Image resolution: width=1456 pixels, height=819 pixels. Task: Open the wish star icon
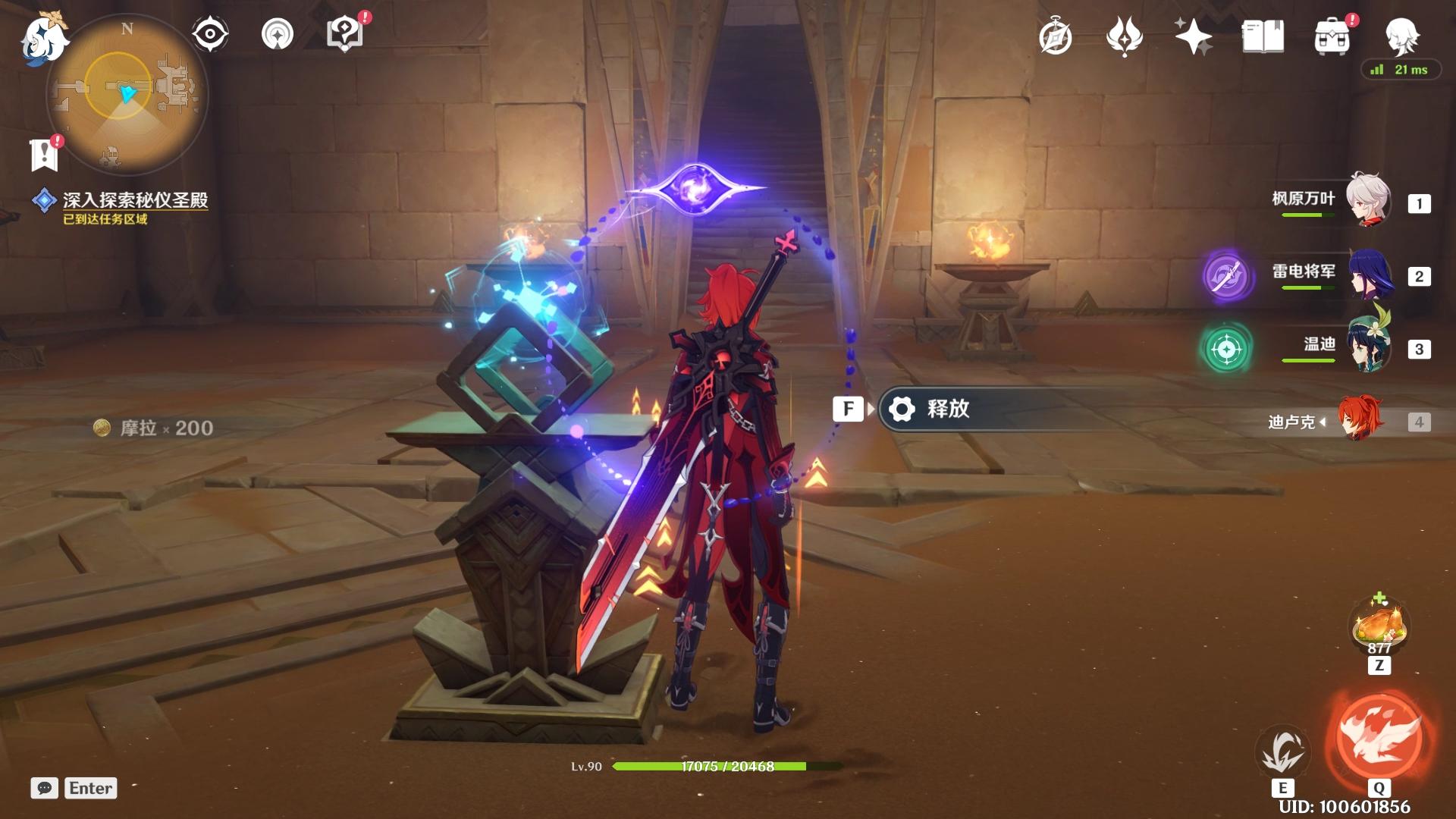coord(1193,36)
